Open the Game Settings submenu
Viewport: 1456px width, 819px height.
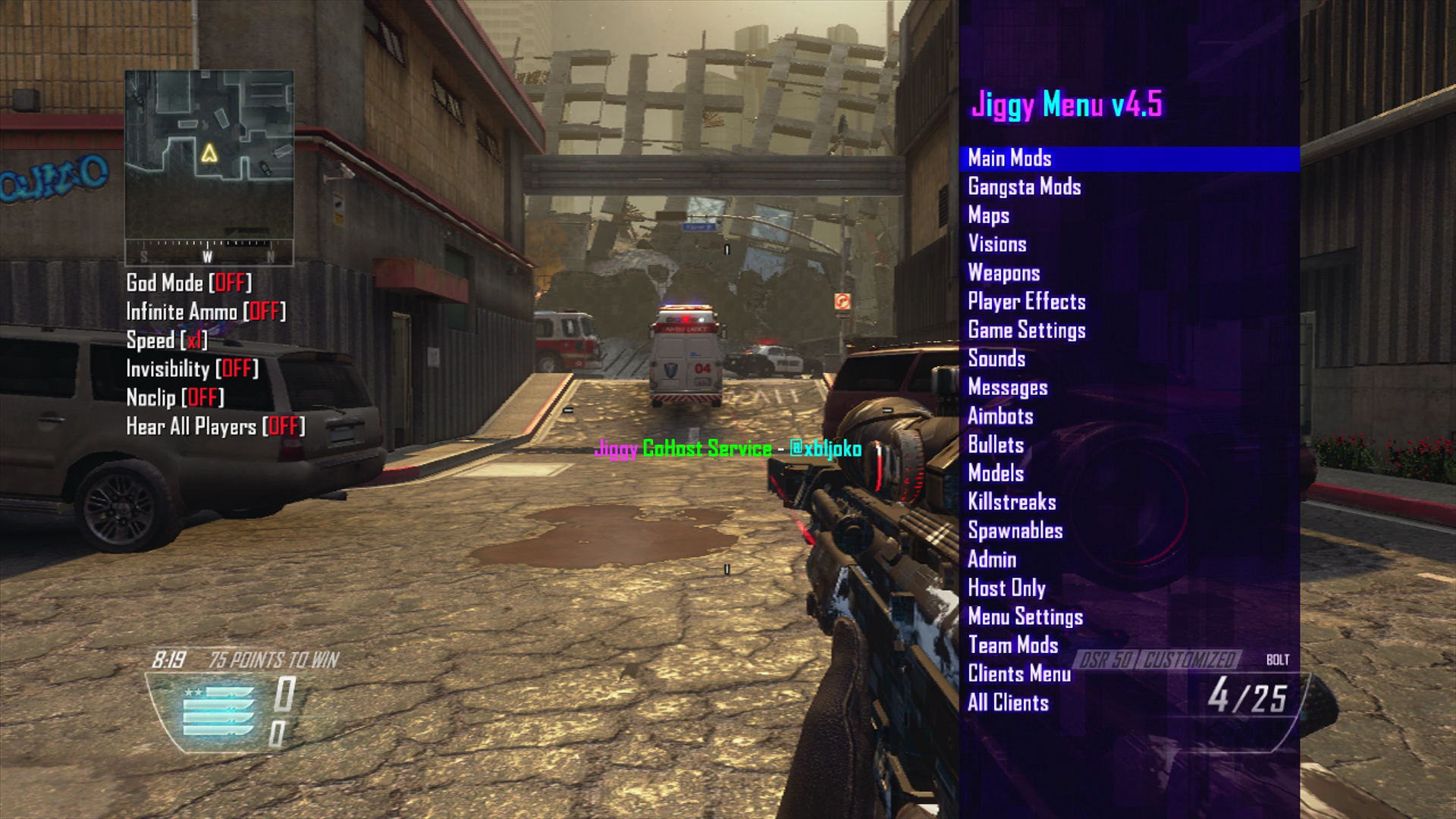(1026, 331)
